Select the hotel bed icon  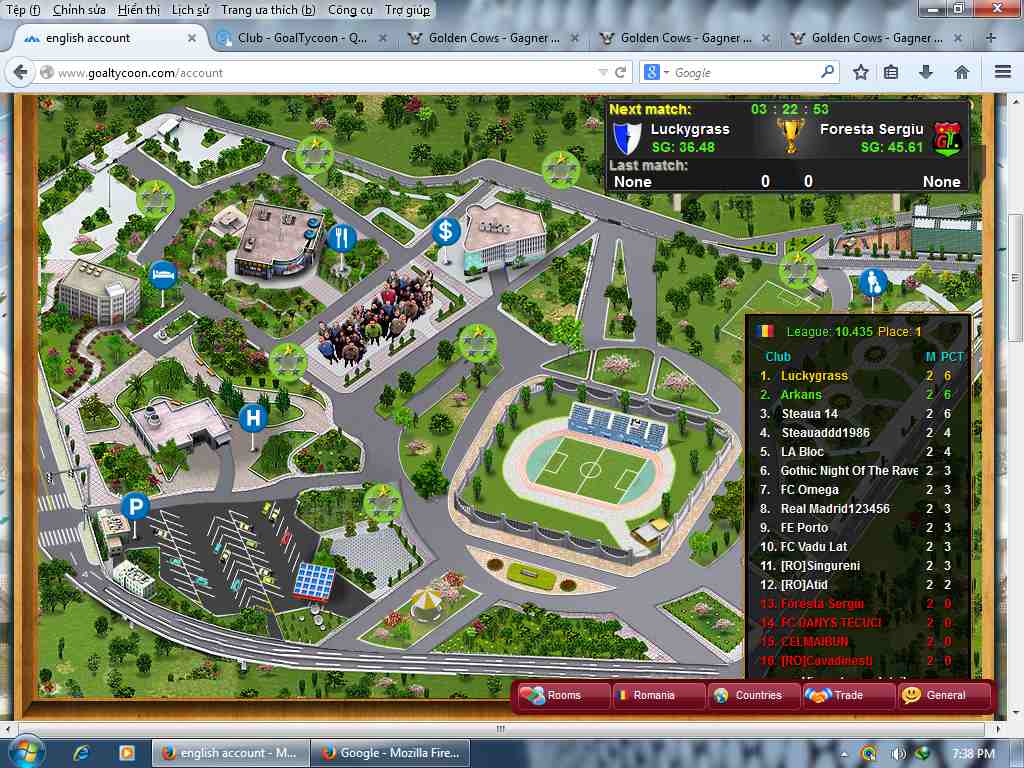tap(161, 273)
